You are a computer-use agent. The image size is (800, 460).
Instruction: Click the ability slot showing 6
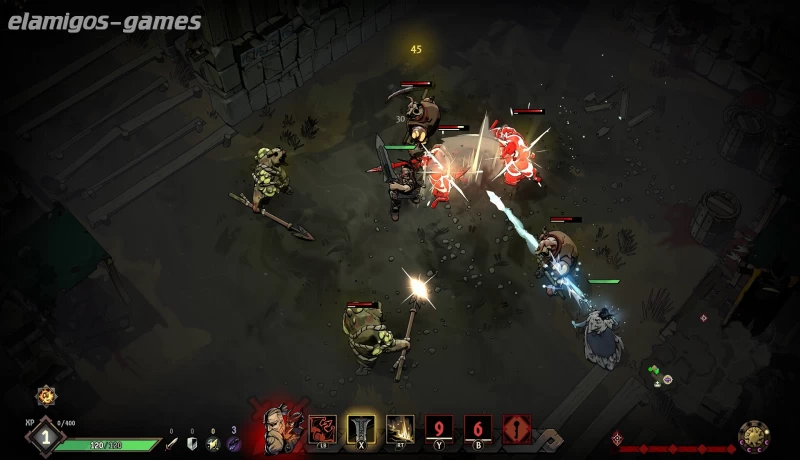coord(478,429)
